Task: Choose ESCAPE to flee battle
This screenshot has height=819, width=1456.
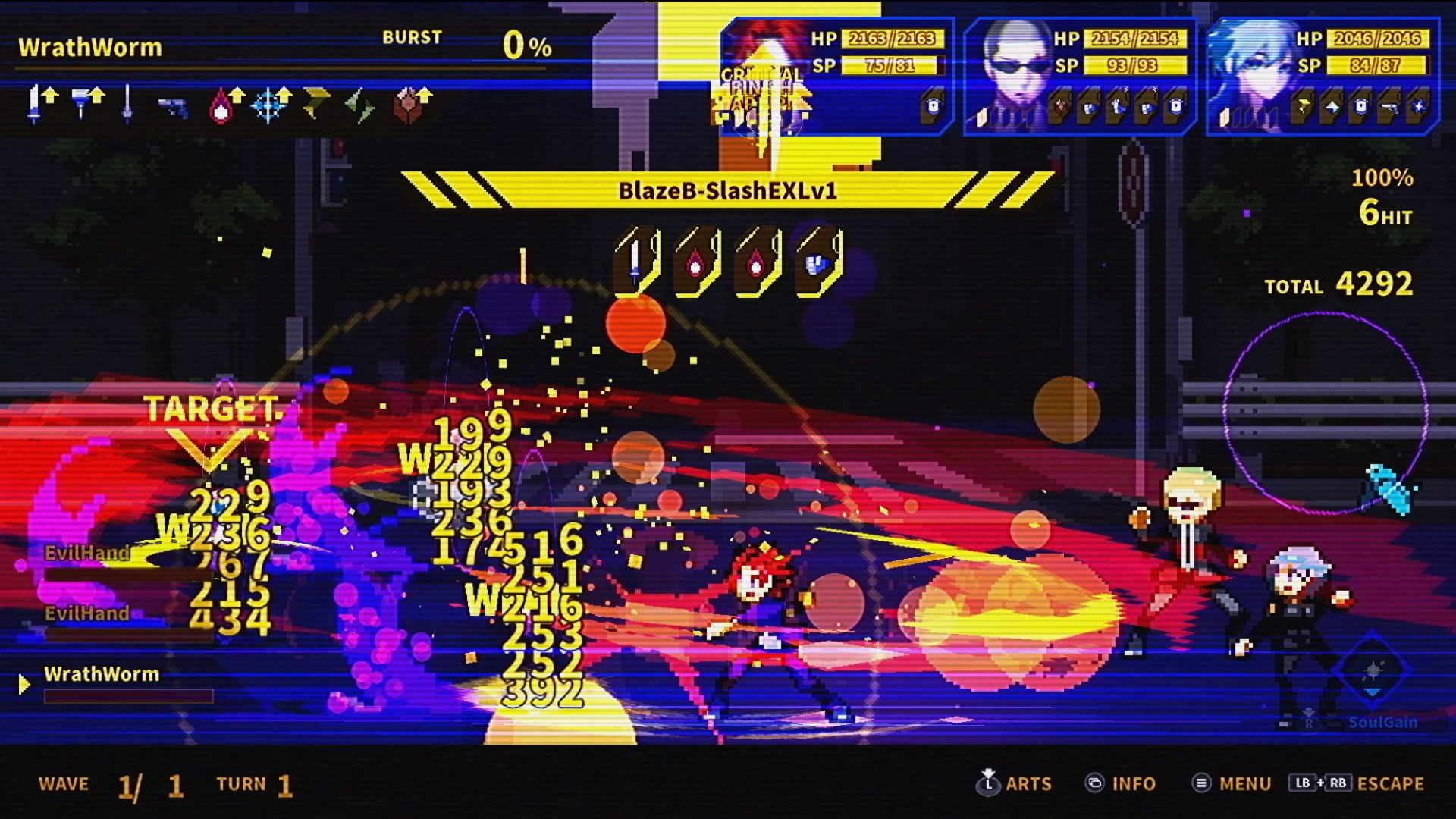Action: [x=1357, y=783]
